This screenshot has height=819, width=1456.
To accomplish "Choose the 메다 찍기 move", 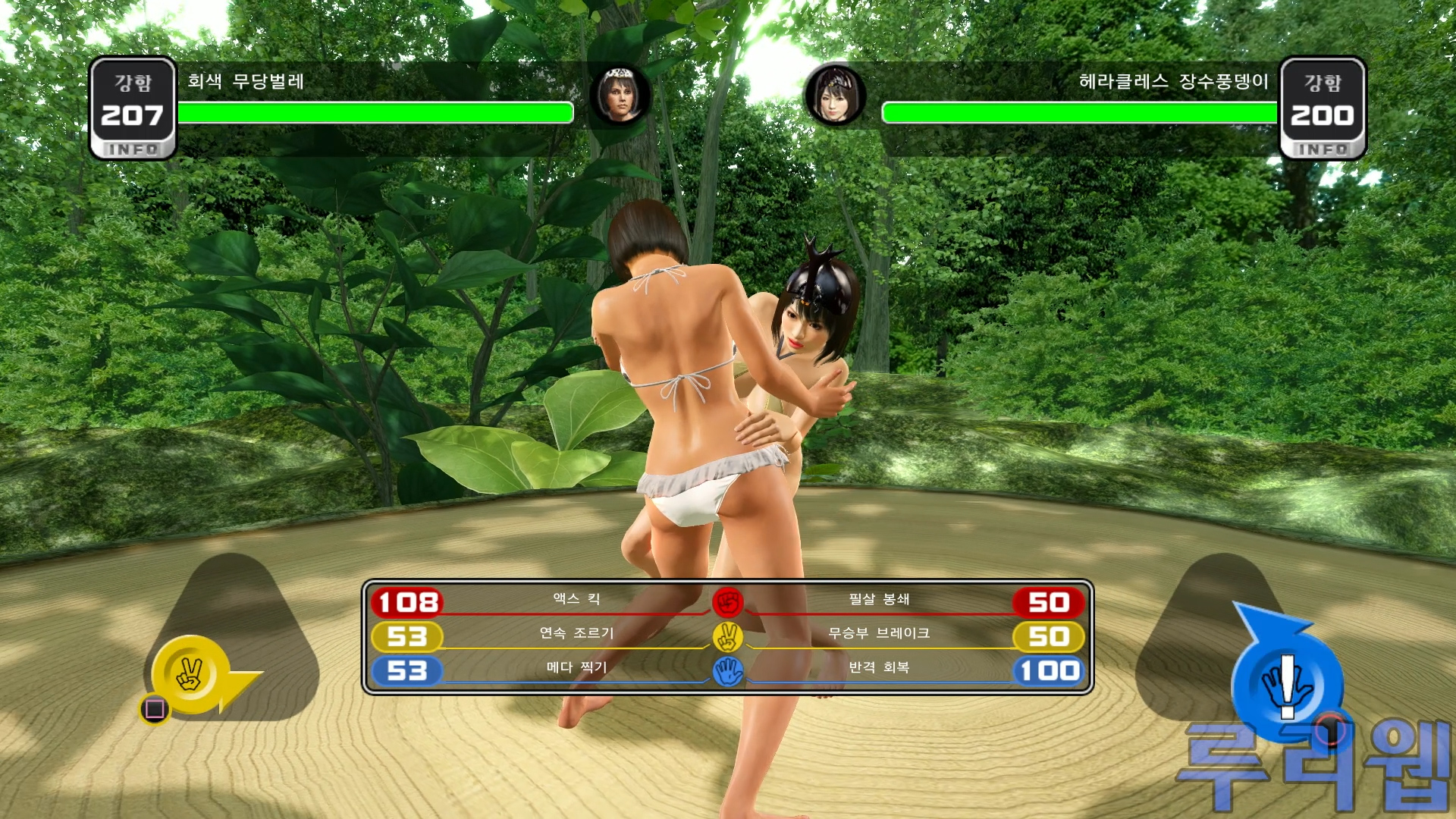I will [x=576, y=667].
